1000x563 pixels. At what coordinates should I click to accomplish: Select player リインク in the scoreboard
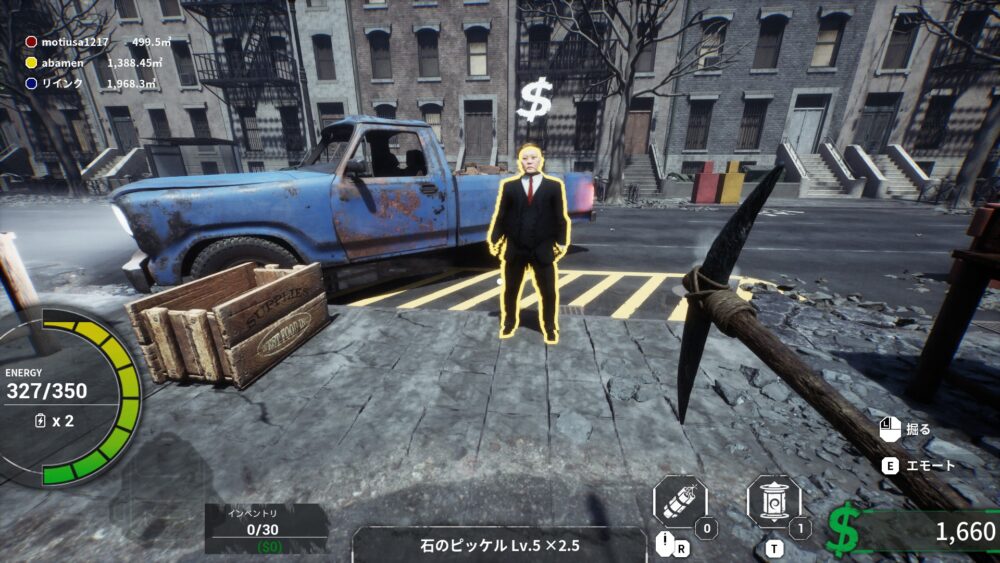[x=62, y=83]
